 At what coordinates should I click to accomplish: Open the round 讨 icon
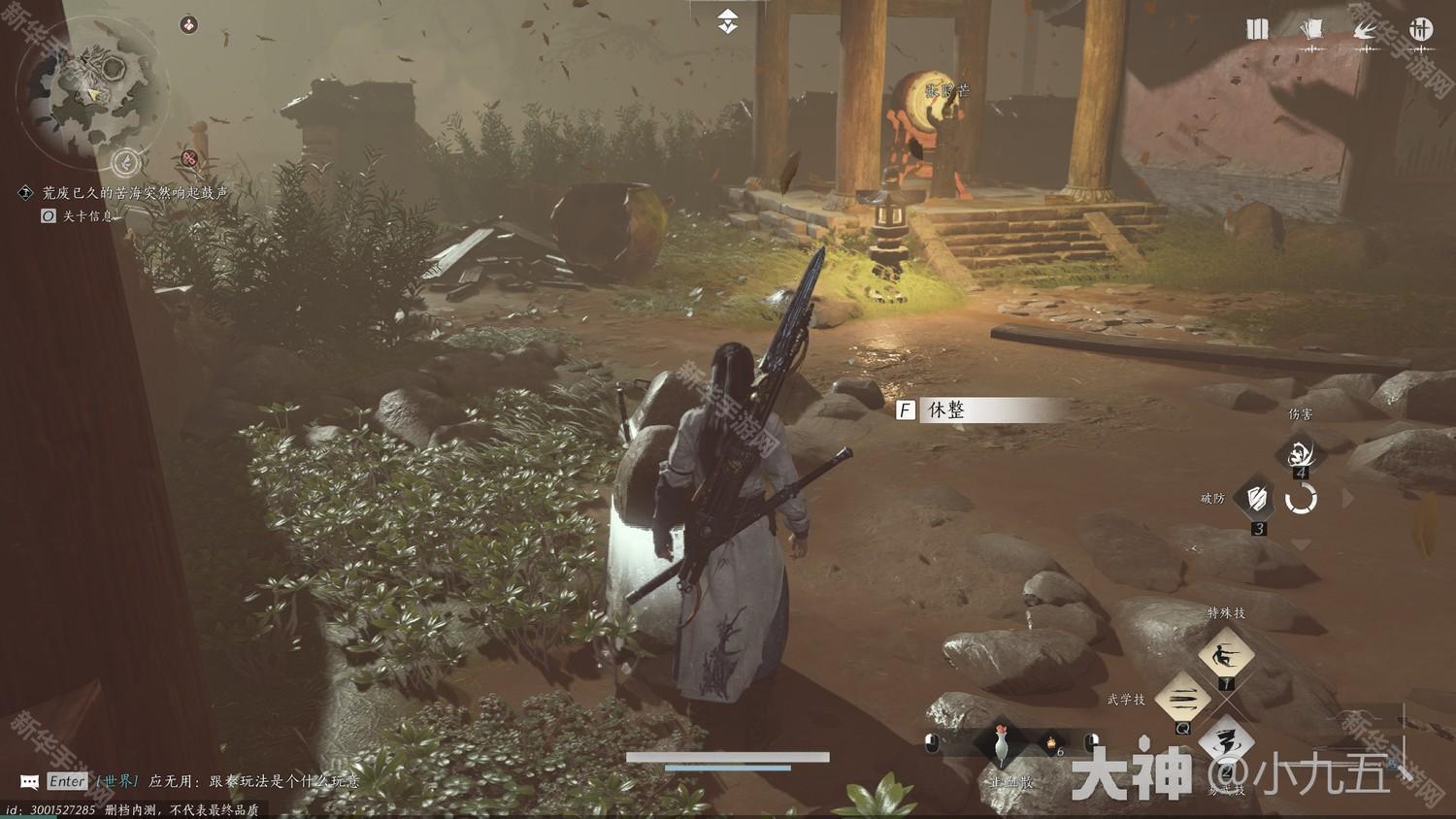click(x=1421, y=28)
